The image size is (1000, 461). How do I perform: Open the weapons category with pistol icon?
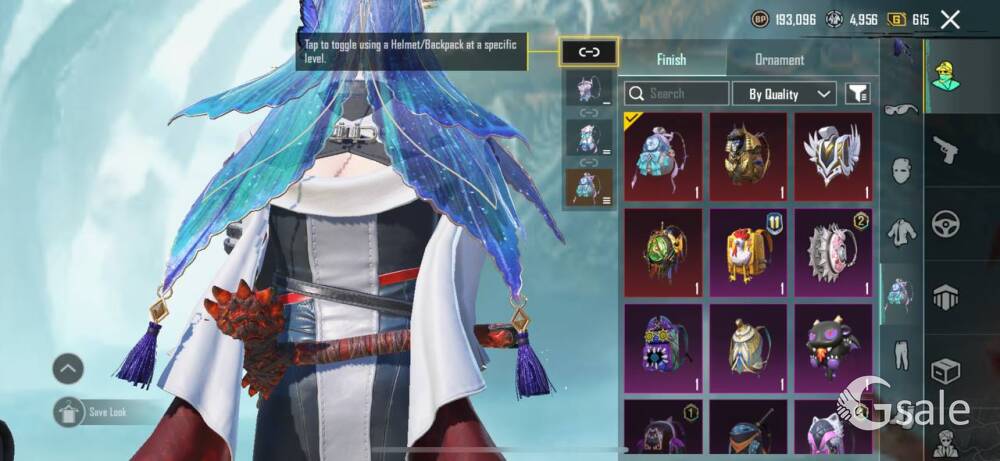pos(945,150)
